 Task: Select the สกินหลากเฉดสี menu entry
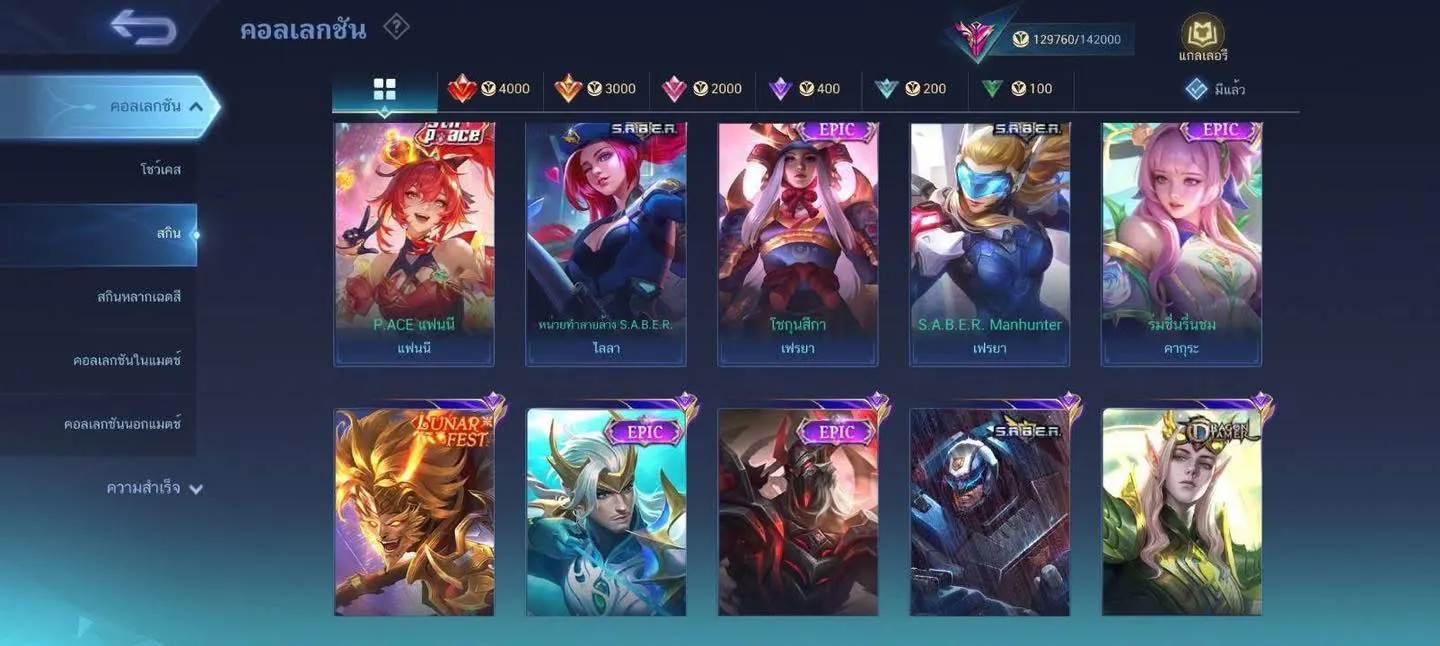click(139, 297)
